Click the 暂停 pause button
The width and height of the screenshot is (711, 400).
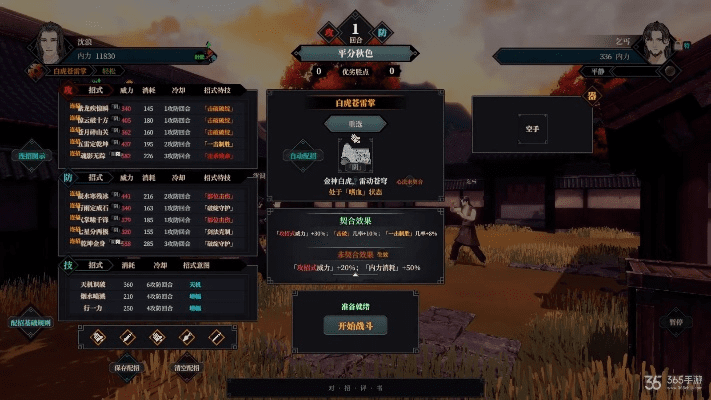pos(675,323)
